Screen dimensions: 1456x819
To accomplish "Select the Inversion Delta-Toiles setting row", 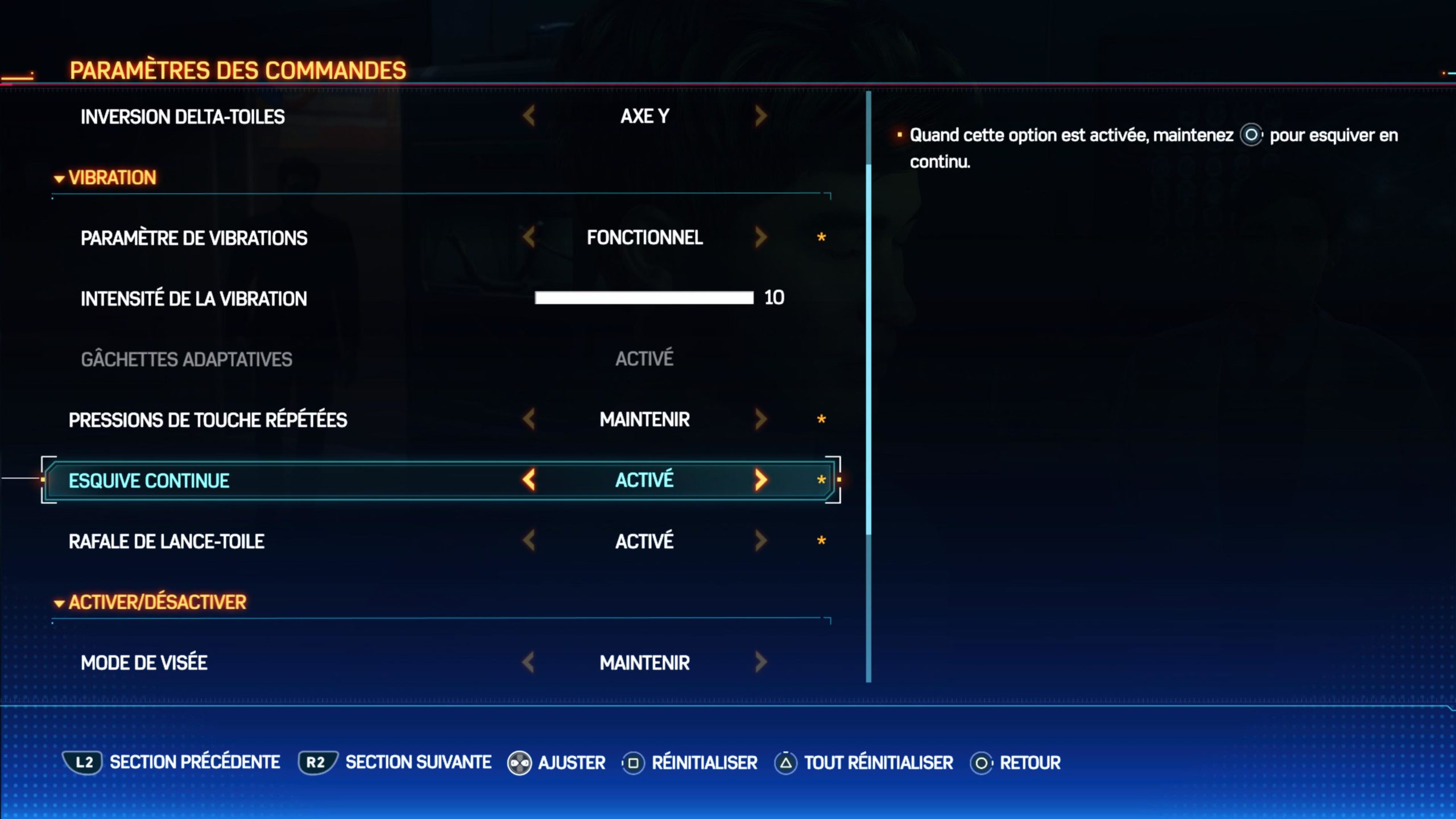I will click(183, 117).
